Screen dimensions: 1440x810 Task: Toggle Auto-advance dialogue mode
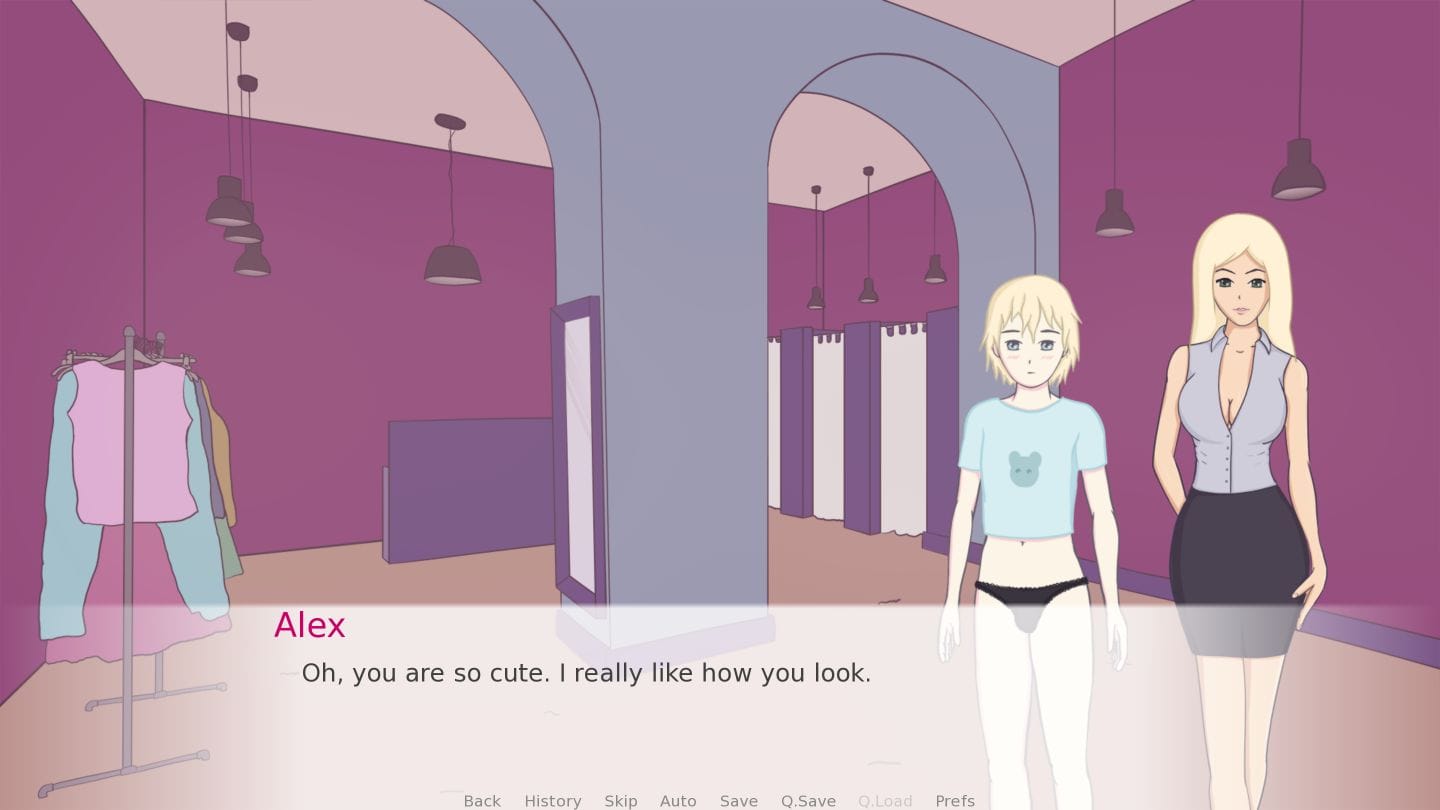point(678,800)
